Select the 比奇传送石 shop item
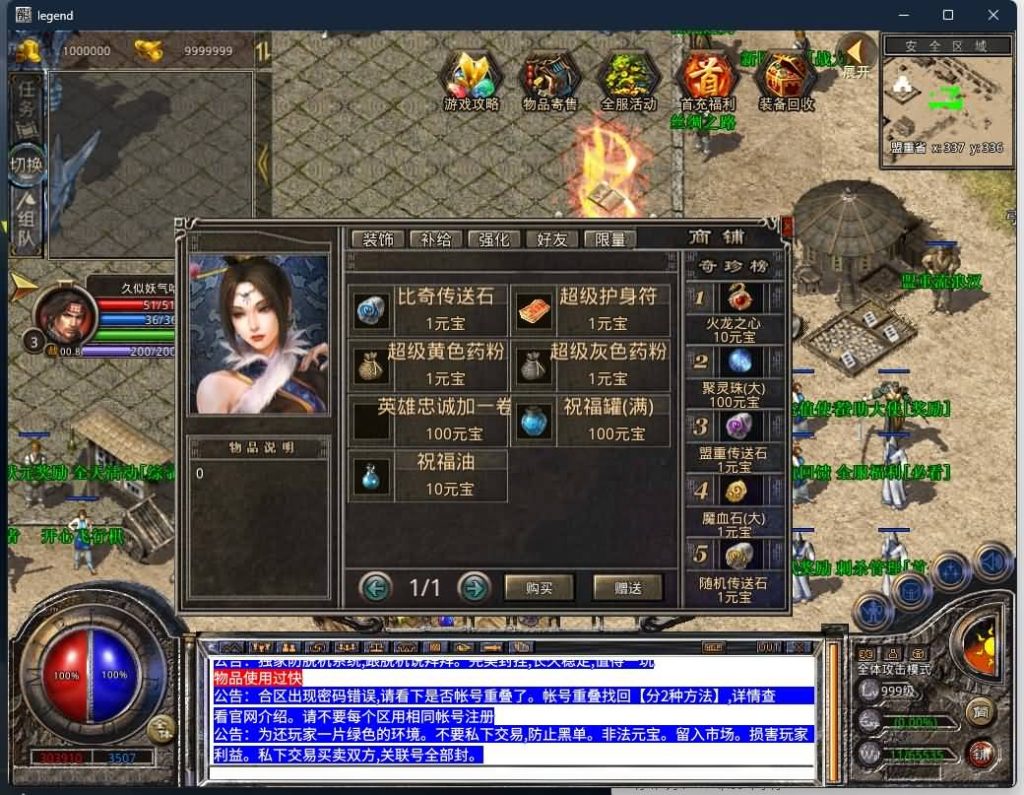This screenshot has width=1024, height=795. 429,309
